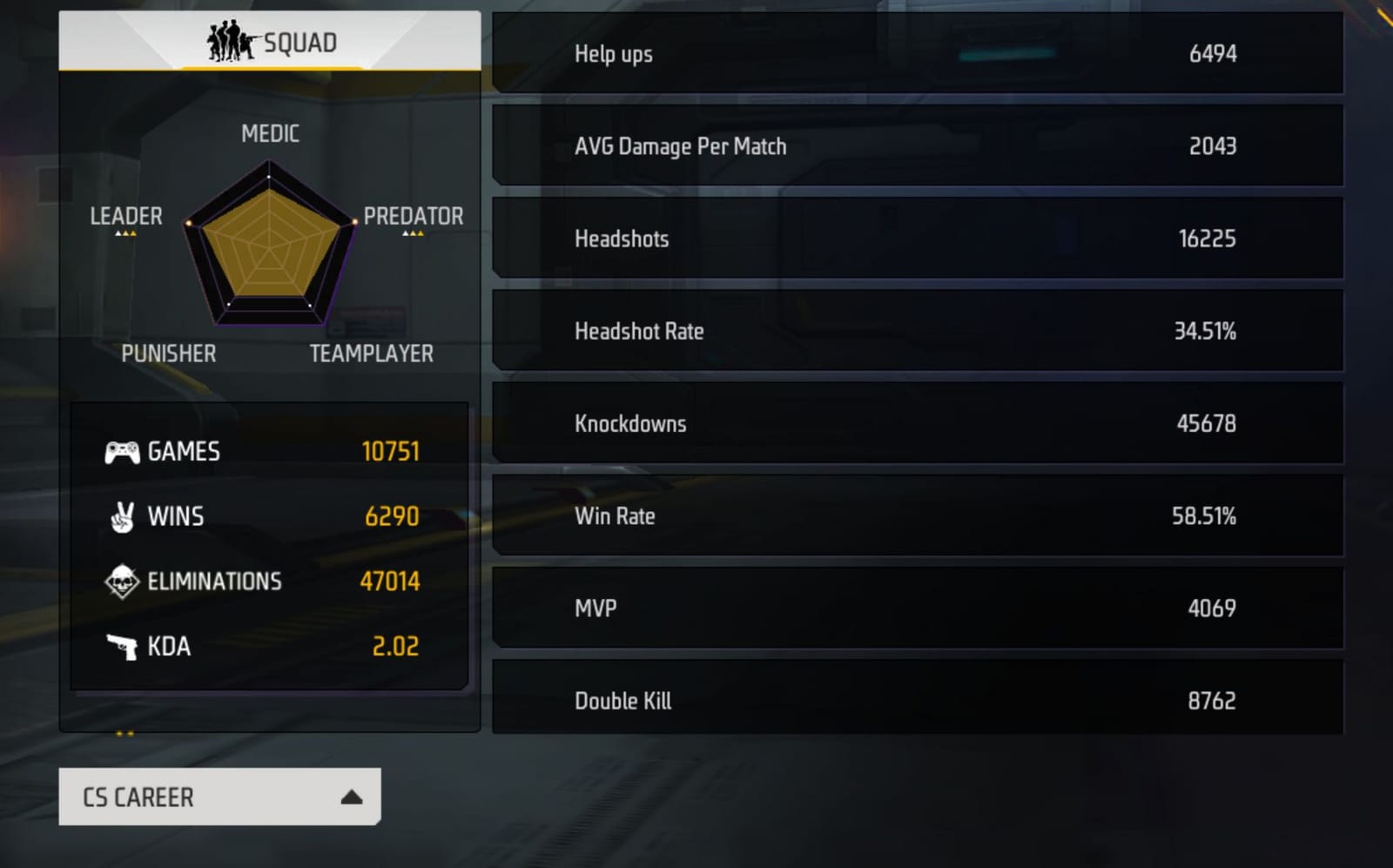The image size is (1393, 868).
Task: Select the gamepad icon next to GAMES
Action: pyautogui.click(x=122, y=451)
